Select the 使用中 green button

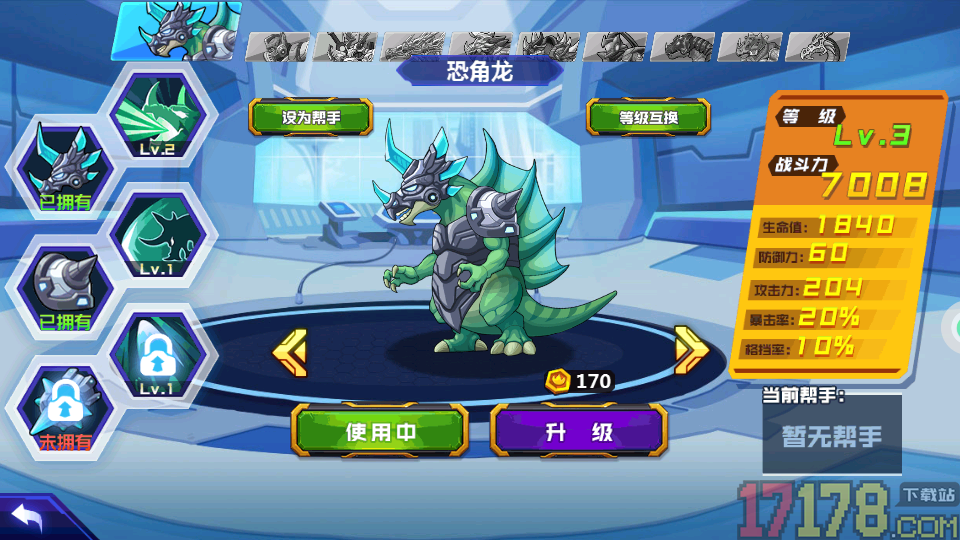[380, 432]
